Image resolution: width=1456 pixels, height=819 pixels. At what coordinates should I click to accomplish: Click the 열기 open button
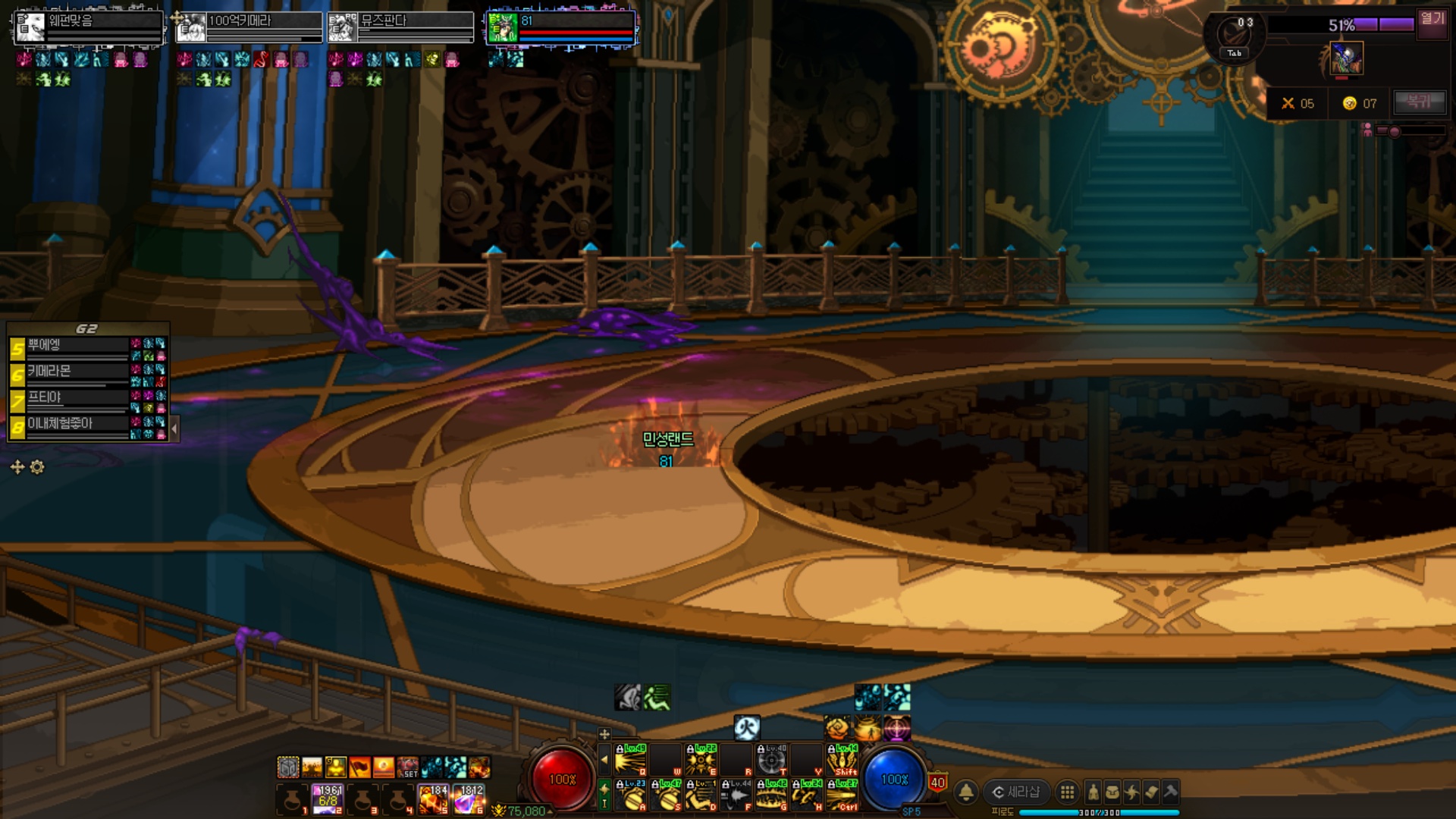(1432, 19)
